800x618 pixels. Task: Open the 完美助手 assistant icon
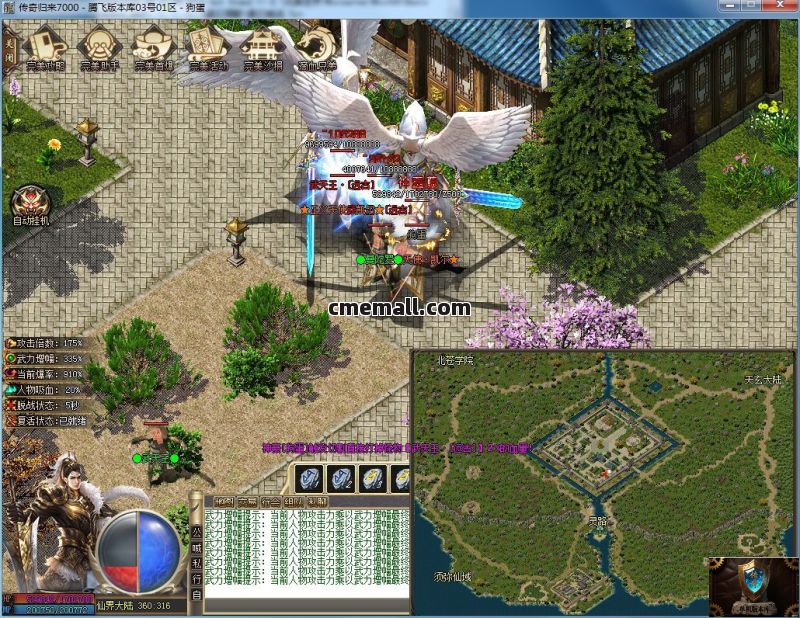point(99,46)
